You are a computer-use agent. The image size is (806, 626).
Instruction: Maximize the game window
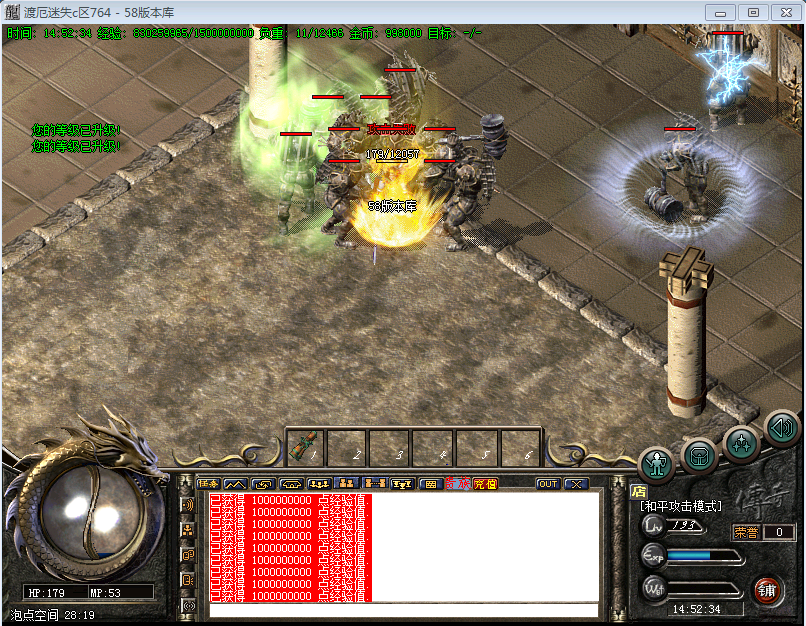click(x=753, y=12)
